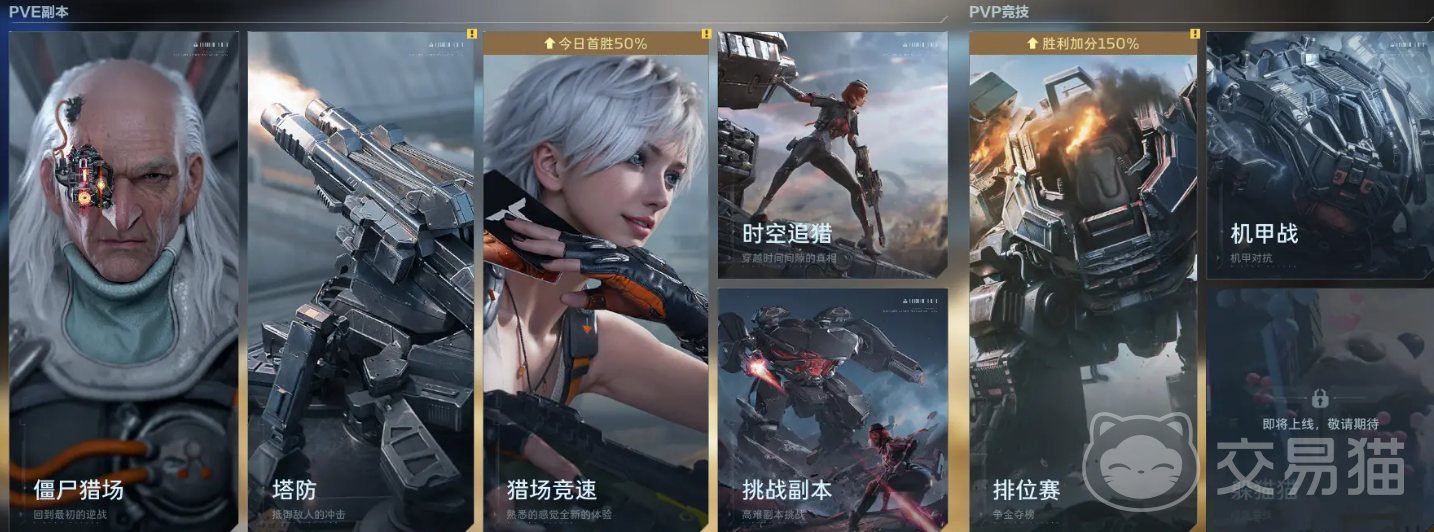Image resolution: width=1434 pixels, height=532 pixels.
Task: Click the locked 躲猫猫 coming-soon card
Action: [1319, 408]
